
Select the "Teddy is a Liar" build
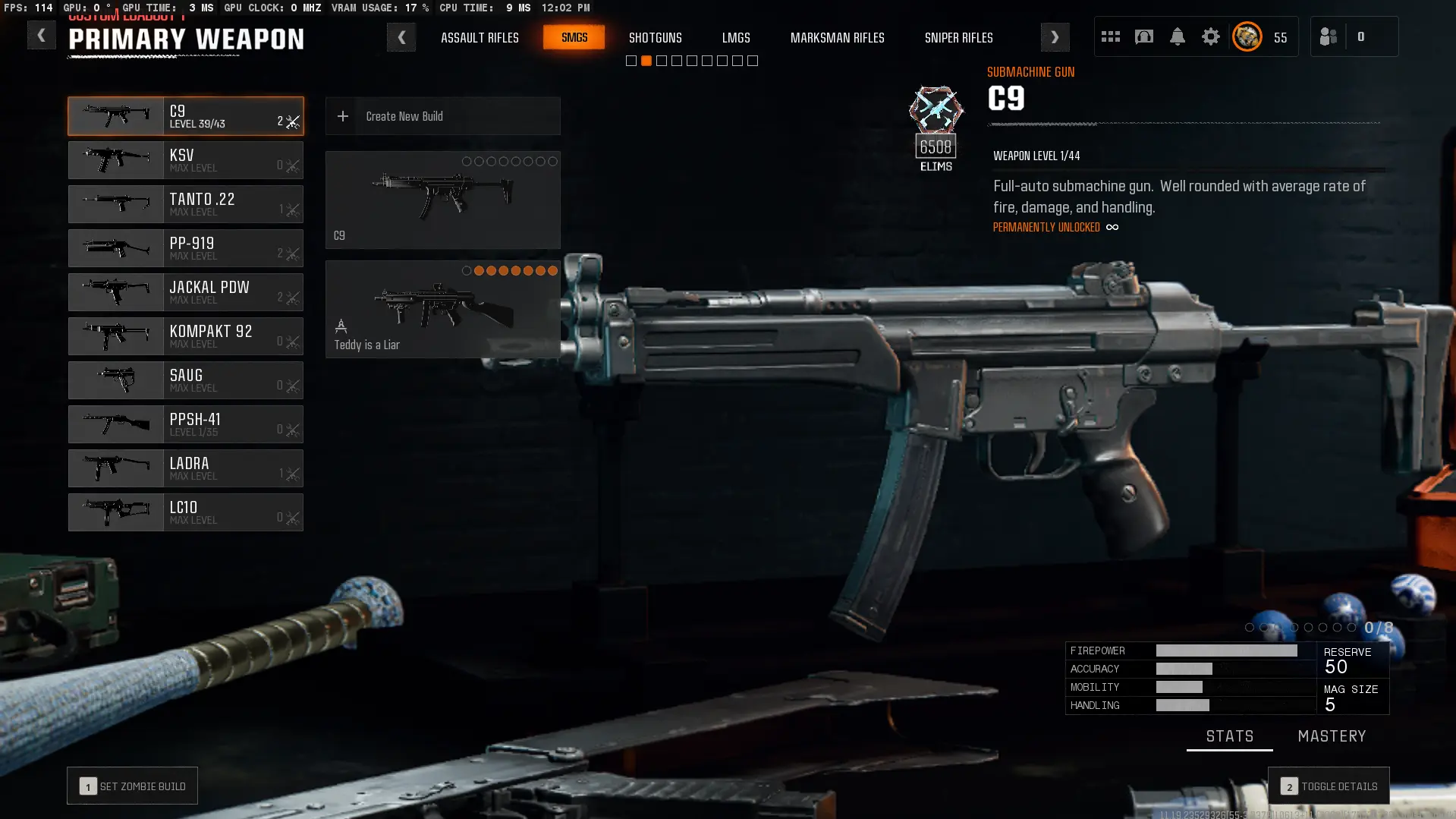click(x=442, y=310)
